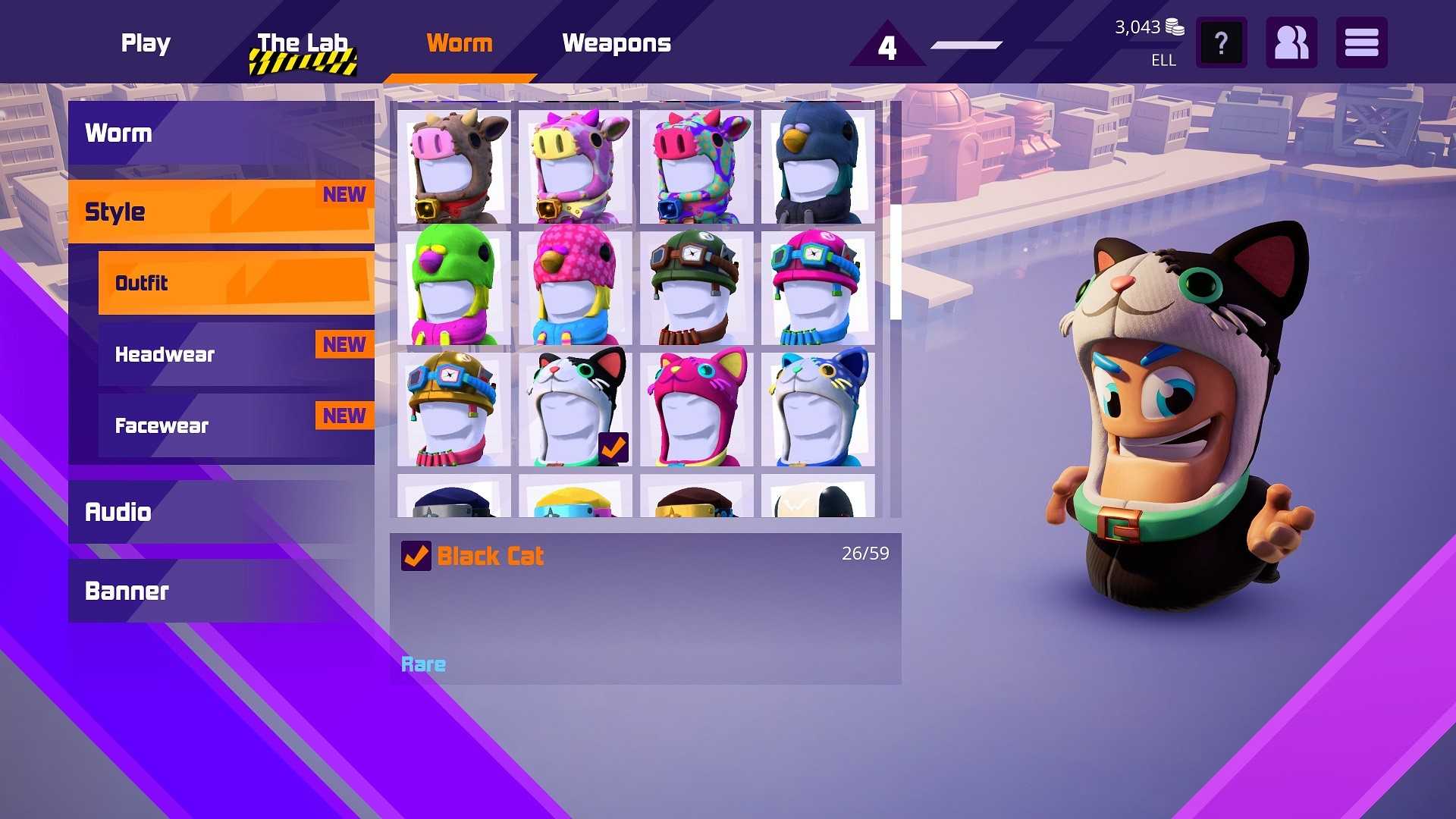Select the Worm sidebar category
This screenshot has width=1456, height=819.
point(119,133)
